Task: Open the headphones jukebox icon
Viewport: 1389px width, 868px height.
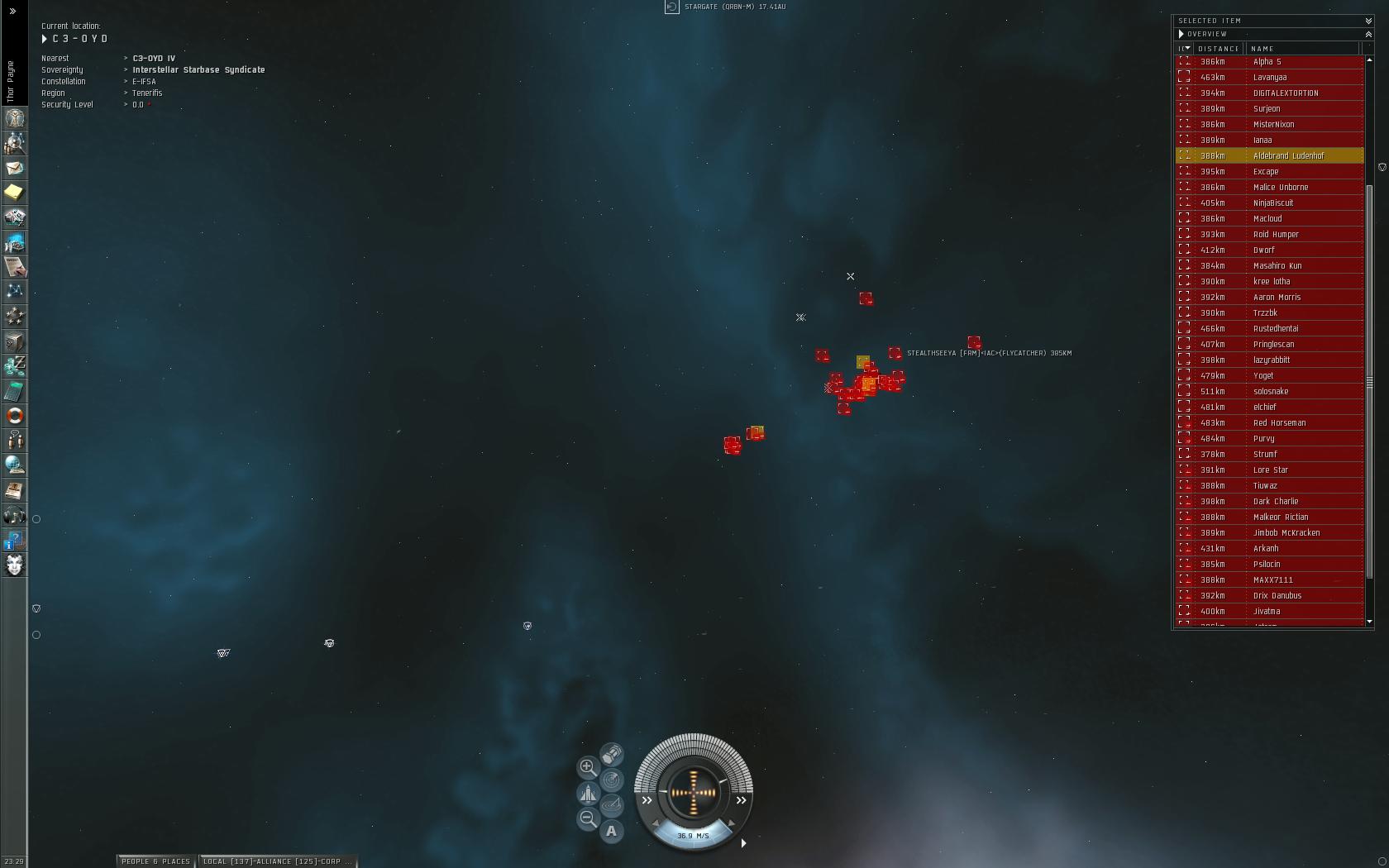Action: point(15,517)
